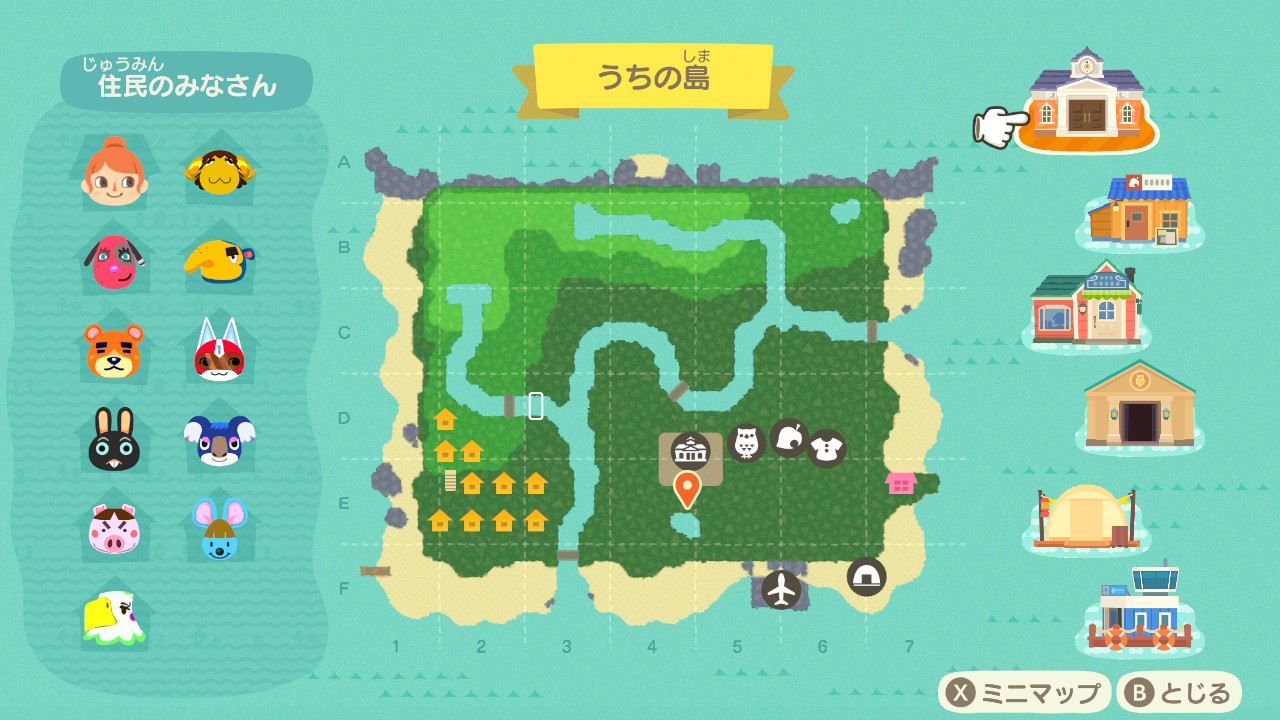Select the campsite tent thumbnail
This screenshot has width=1280, height=720.
pos(1086,514)
